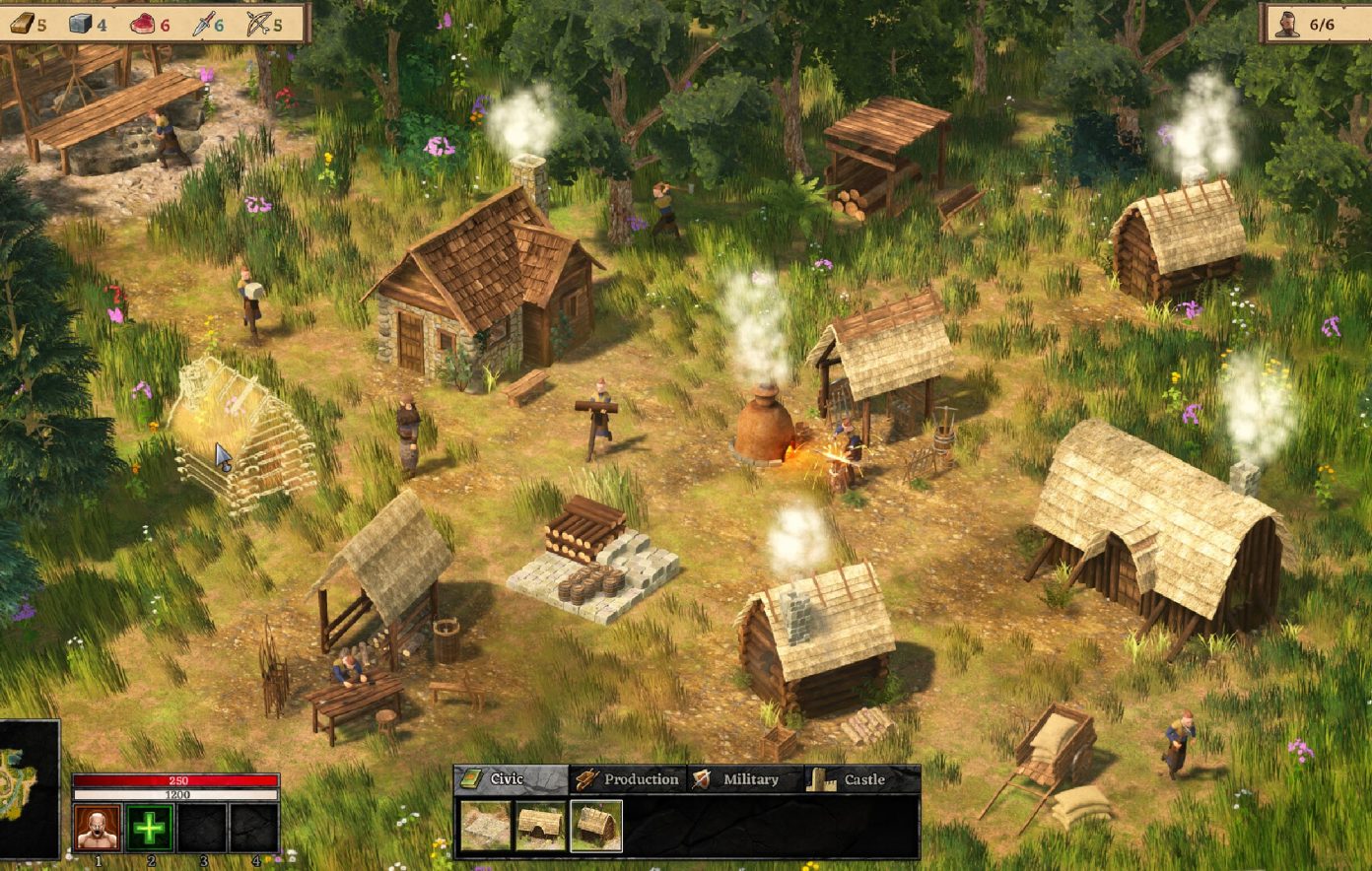This screenshot has height=871, width=1372.
Task: Click the shield-and-sword icon on Military tab
Action: [x=702, y=778]
